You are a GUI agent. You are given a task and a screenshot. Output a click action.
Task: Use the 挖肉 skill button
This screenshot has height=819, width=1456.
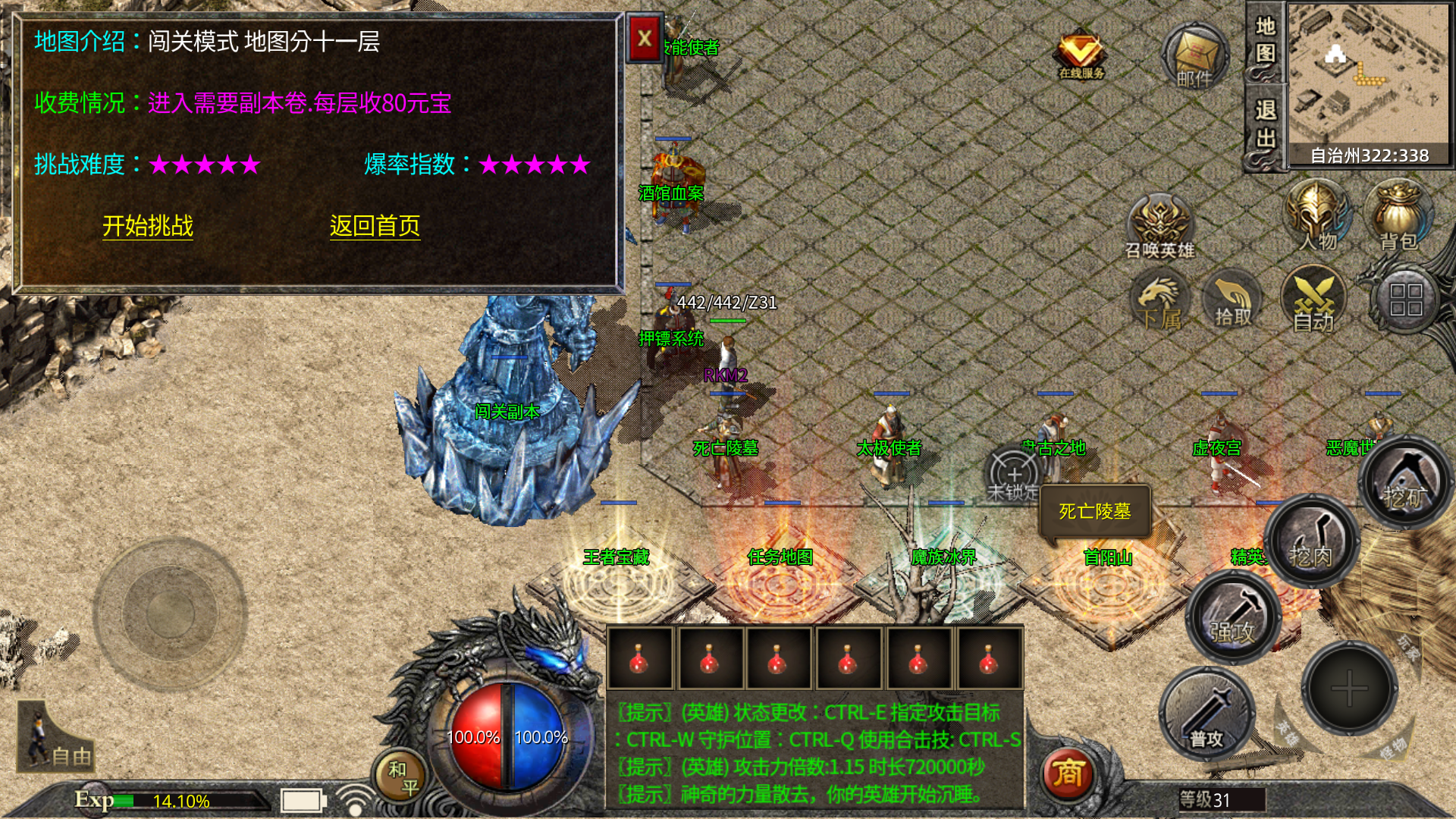point(1310,541)
